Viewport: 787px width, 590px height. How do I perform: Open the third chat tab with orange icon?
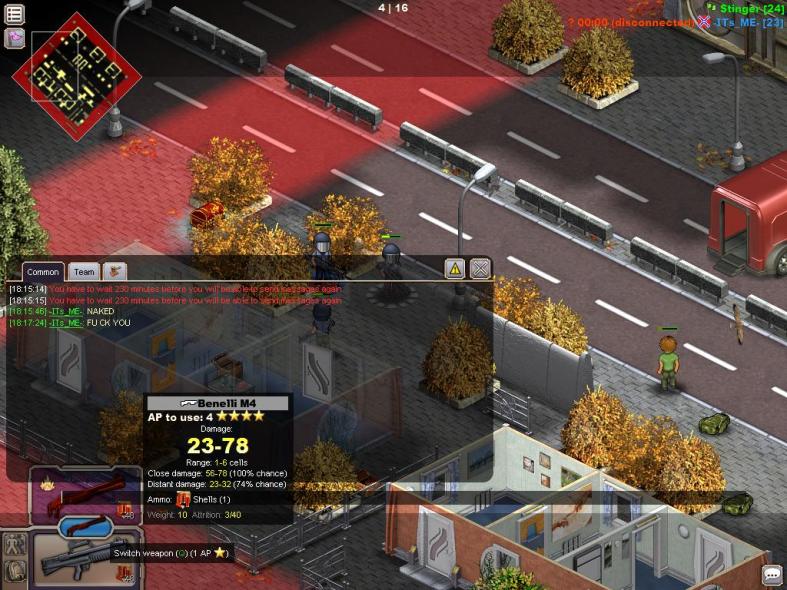click(x=115, y=271)
